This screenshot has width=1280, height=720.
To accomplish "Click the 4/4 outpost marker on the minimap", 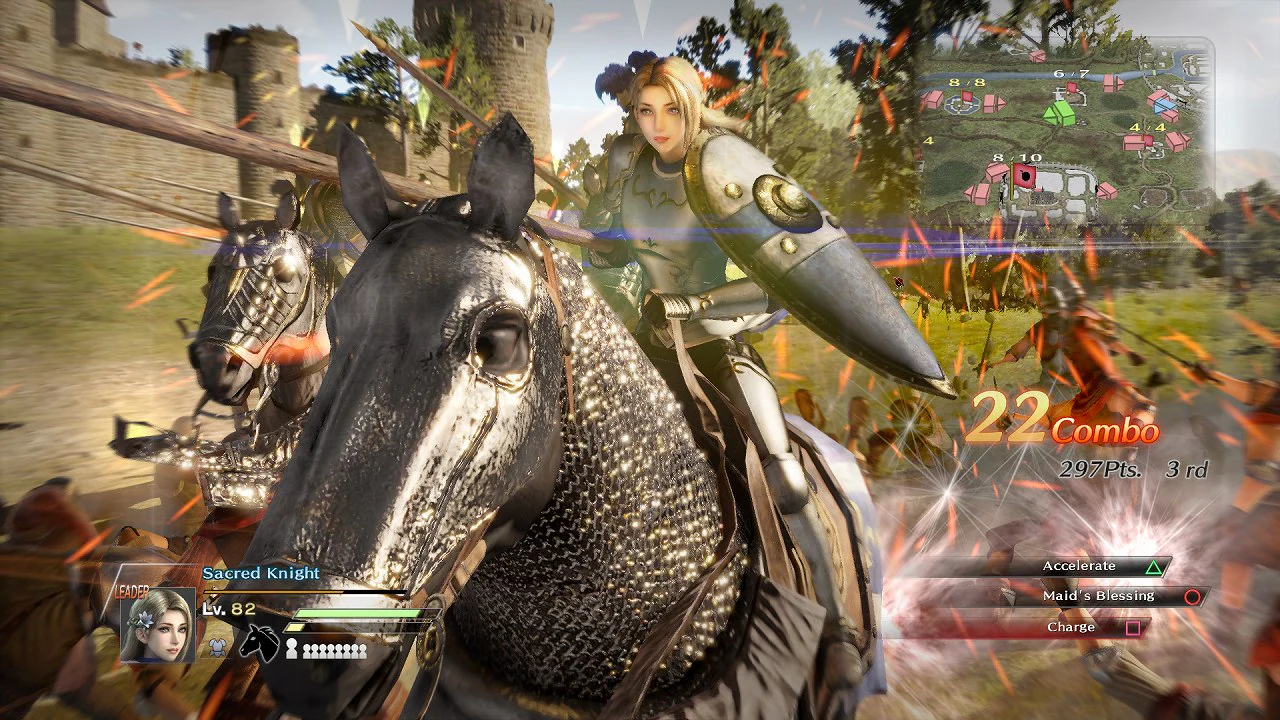I will (1147, 140).
